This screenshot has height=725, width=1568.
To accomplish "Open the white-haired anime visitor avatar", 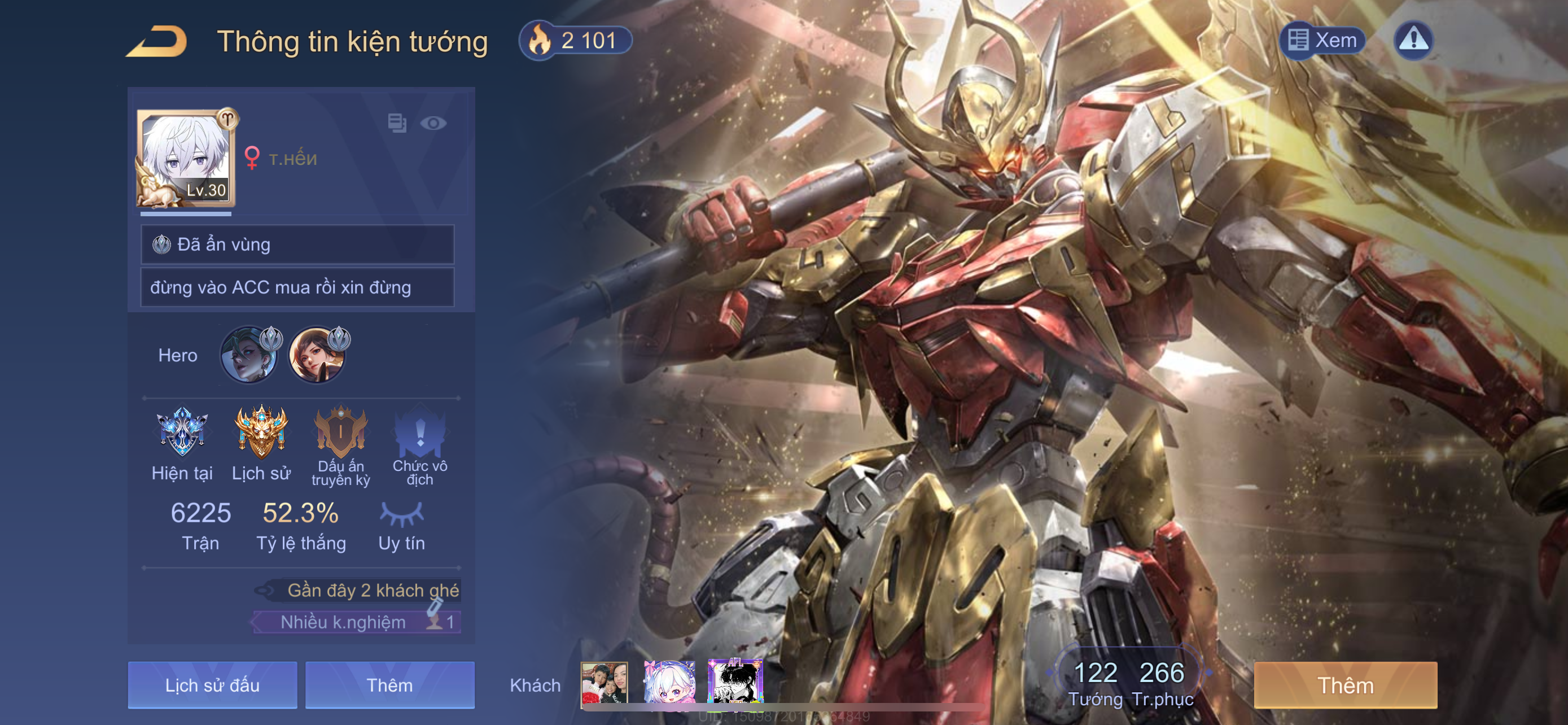I will pyautogui.click(x=669, y=683).
